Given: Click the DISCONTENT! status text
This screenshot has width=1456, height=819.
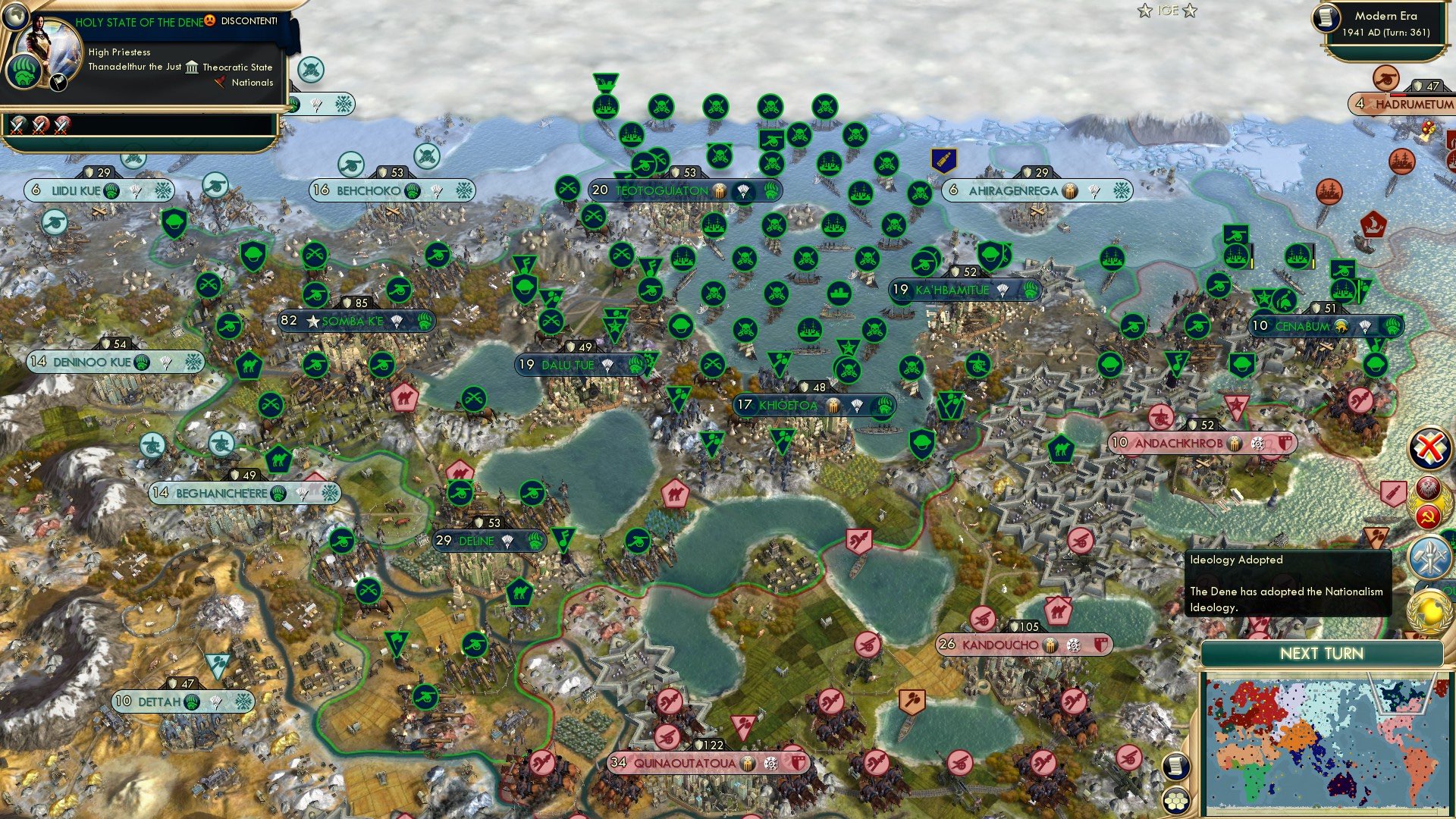Looking at the screenshot, I should pos(246,22).
